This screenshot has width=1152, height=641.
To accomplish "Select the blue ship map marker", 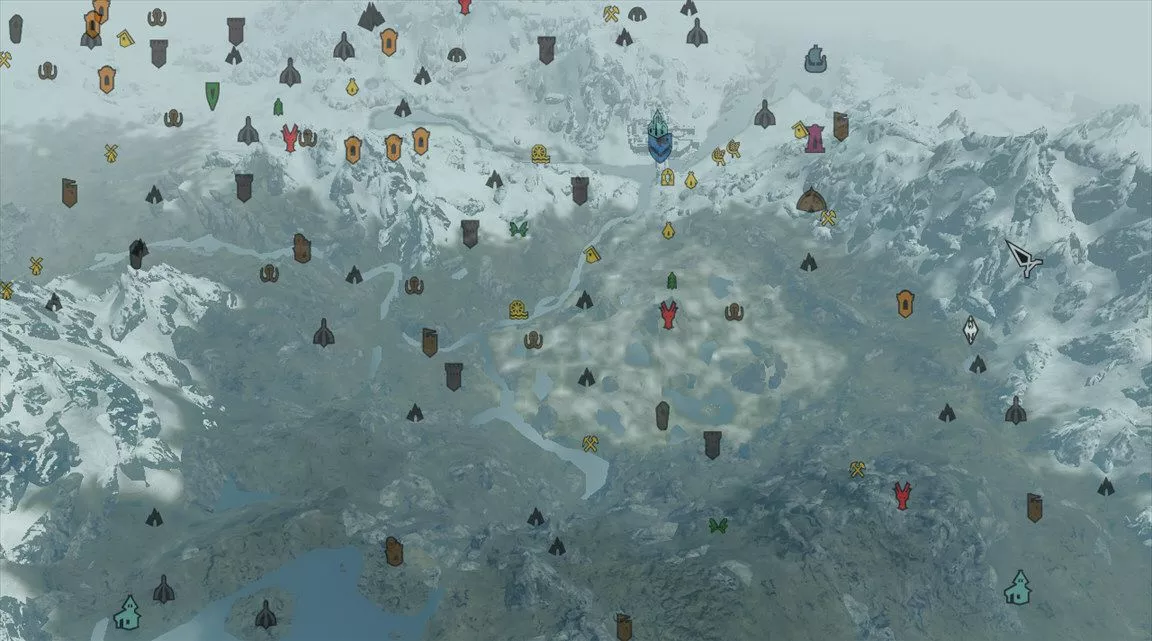I will pyautogui.click(x=816, y=59).
